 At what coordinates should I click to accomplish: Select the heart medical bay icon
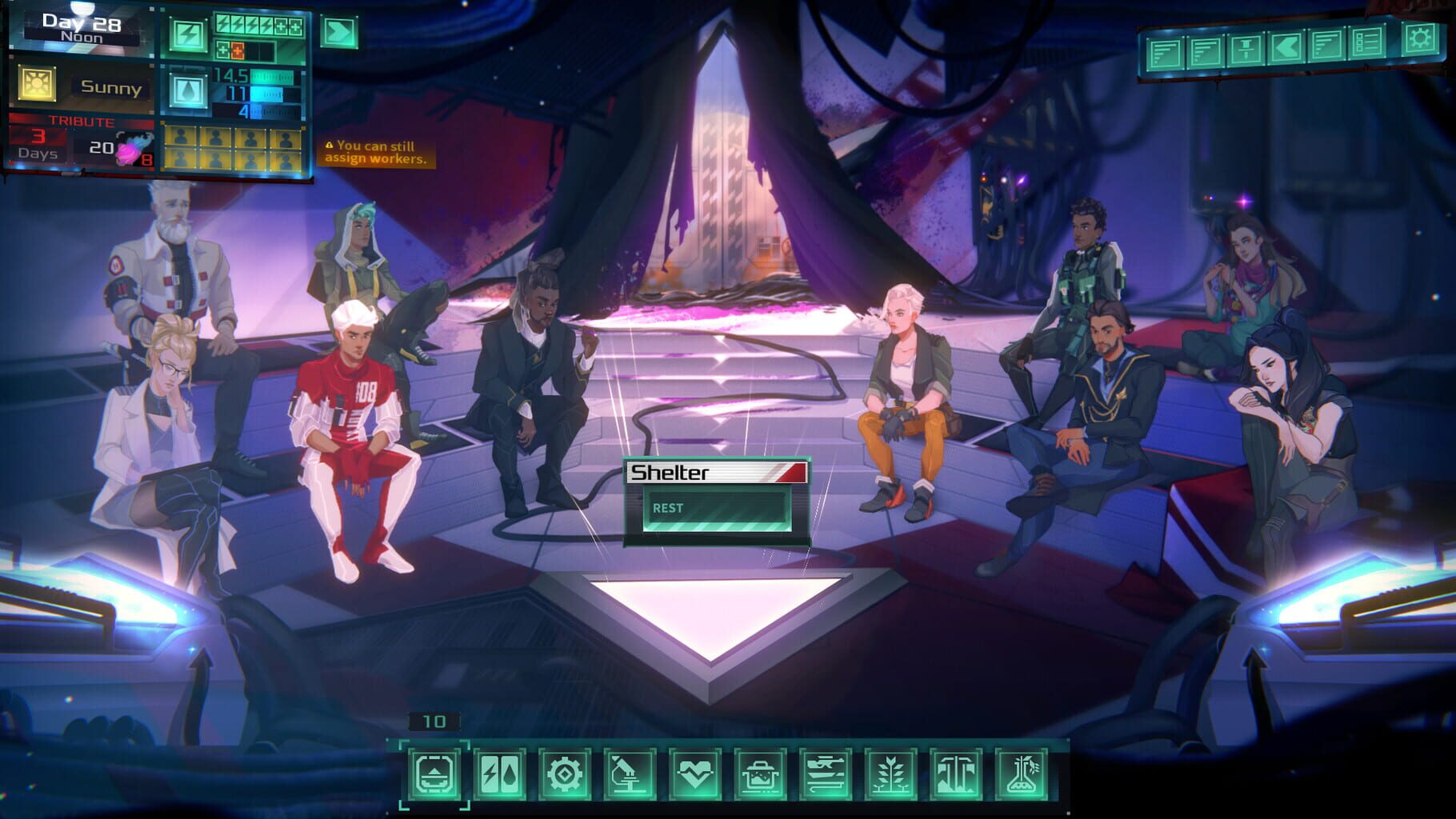(693, 773)
